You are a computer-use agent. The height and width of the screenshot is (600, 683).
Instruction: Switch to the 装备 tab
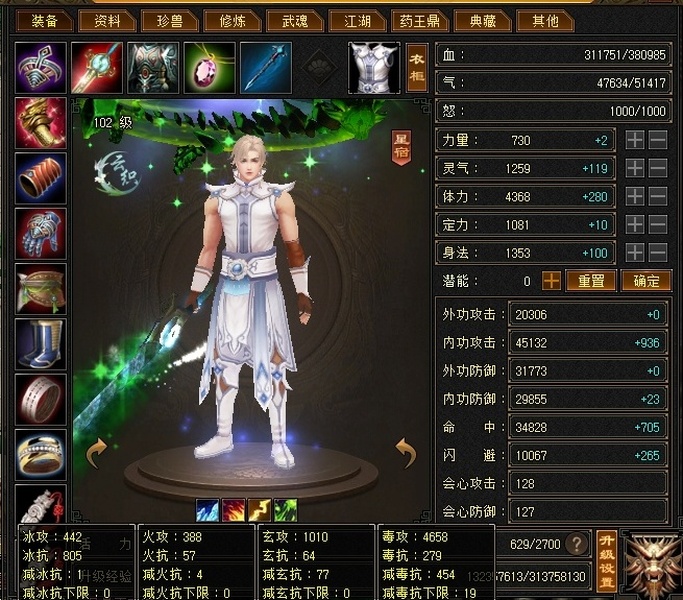(x=44, y=20)
